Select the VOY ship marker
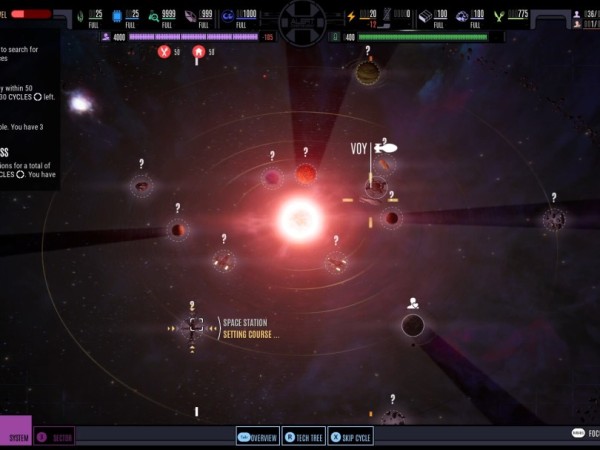The width and height of the screenshot is (600, 450). pyautogui.click(x=385, y=148)
